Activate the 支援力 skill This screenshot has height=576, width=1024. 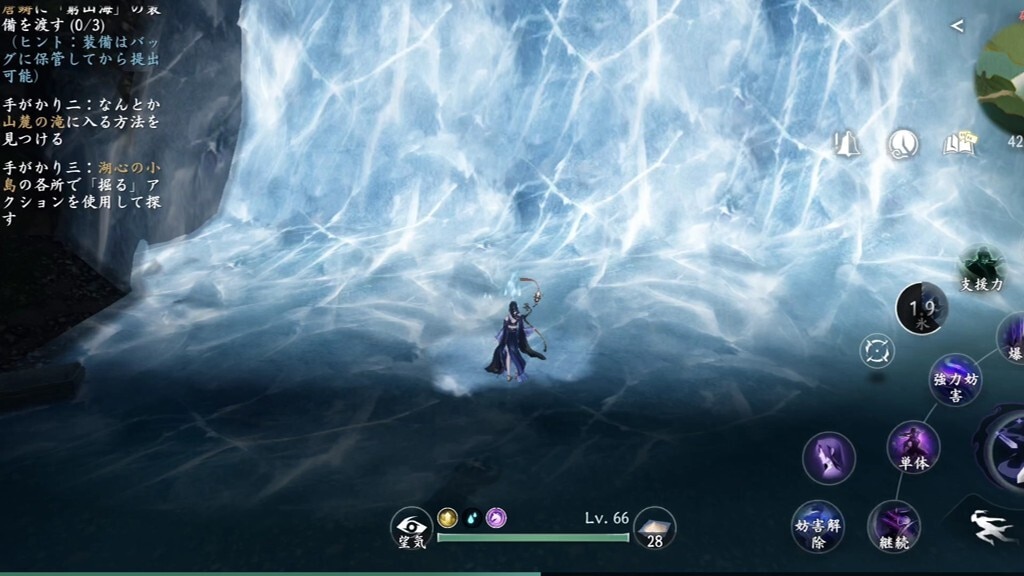point(980,268)
